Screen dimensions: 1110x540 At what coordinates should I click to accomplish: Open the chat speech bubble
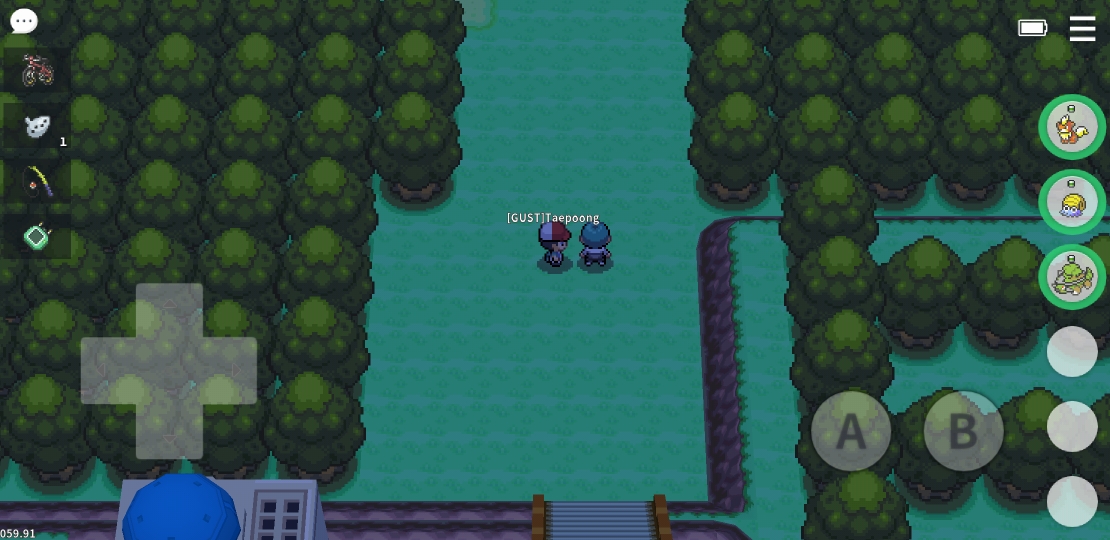(x=24, y=21)
